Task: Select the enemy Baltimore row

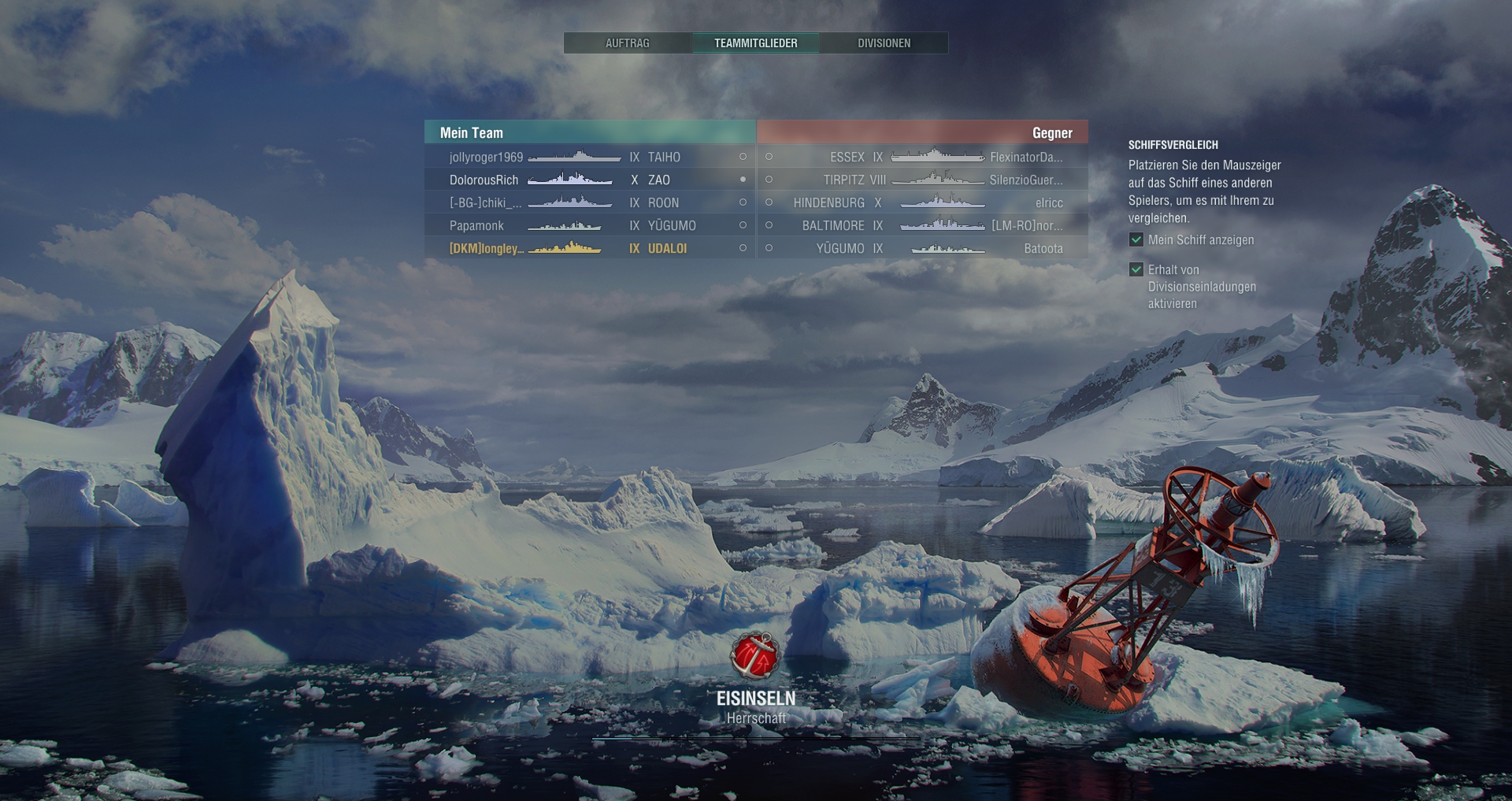Action: [922, 225]
